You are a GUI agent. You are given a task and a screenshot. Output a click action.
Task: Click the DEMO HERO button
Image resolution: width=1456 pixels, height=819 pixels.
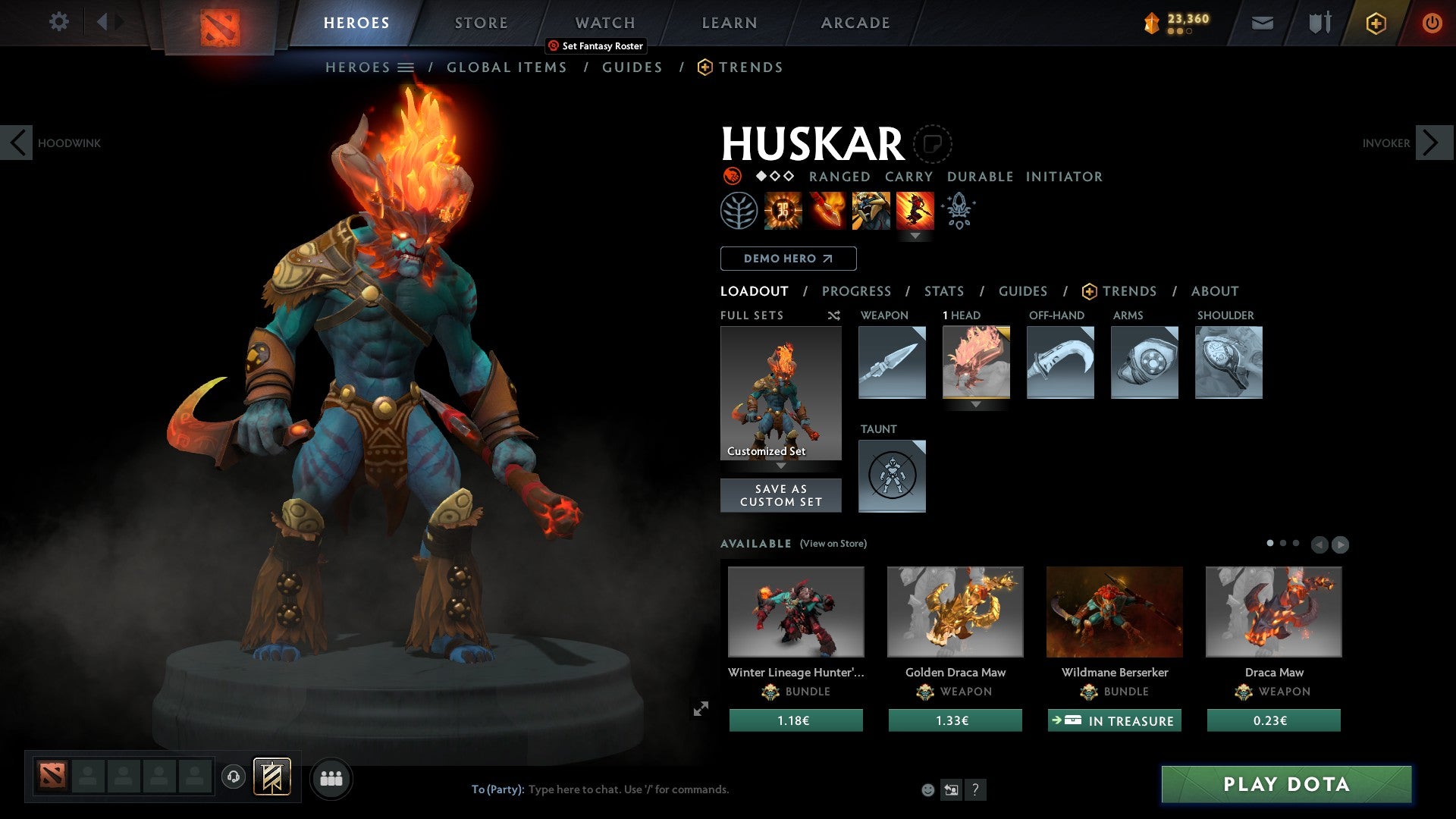tap(787, 258)
